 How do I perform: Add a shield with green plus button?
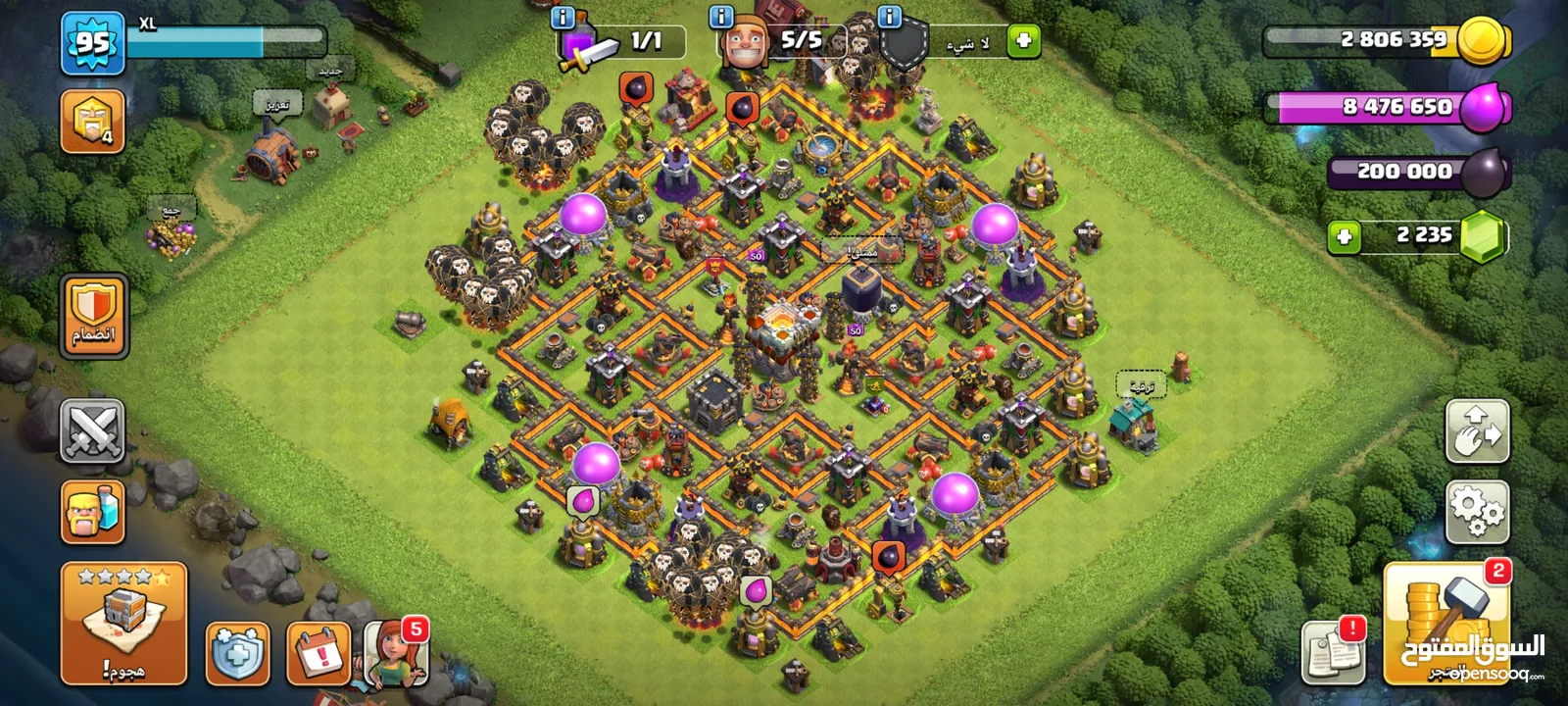[x=1023, y=41]
